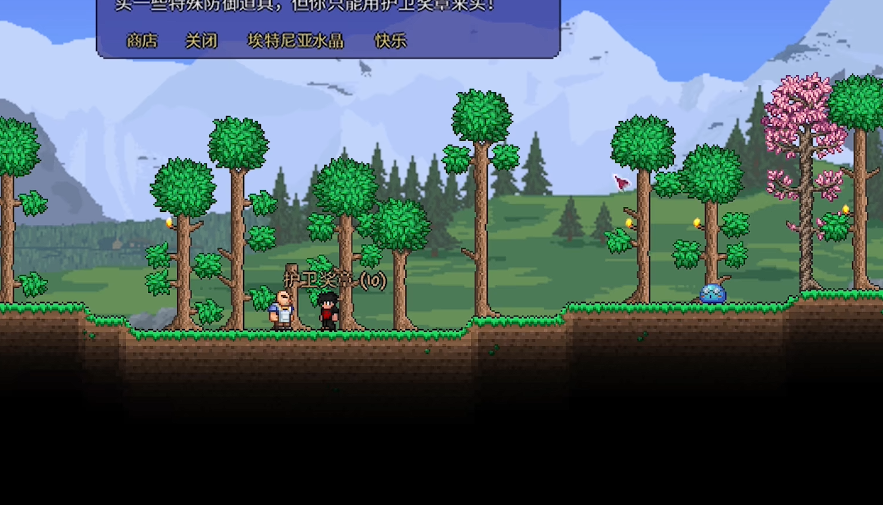Open the 商店 shop option

point(142,41)
